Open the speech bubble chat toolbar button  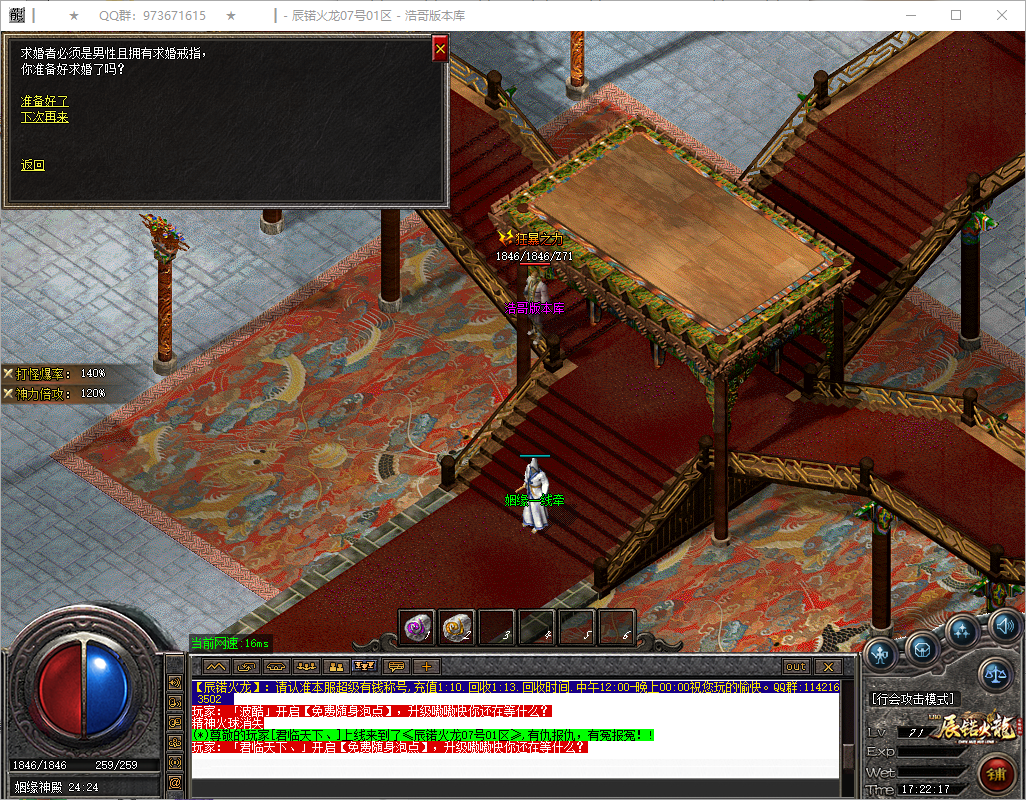pos(396,666)
